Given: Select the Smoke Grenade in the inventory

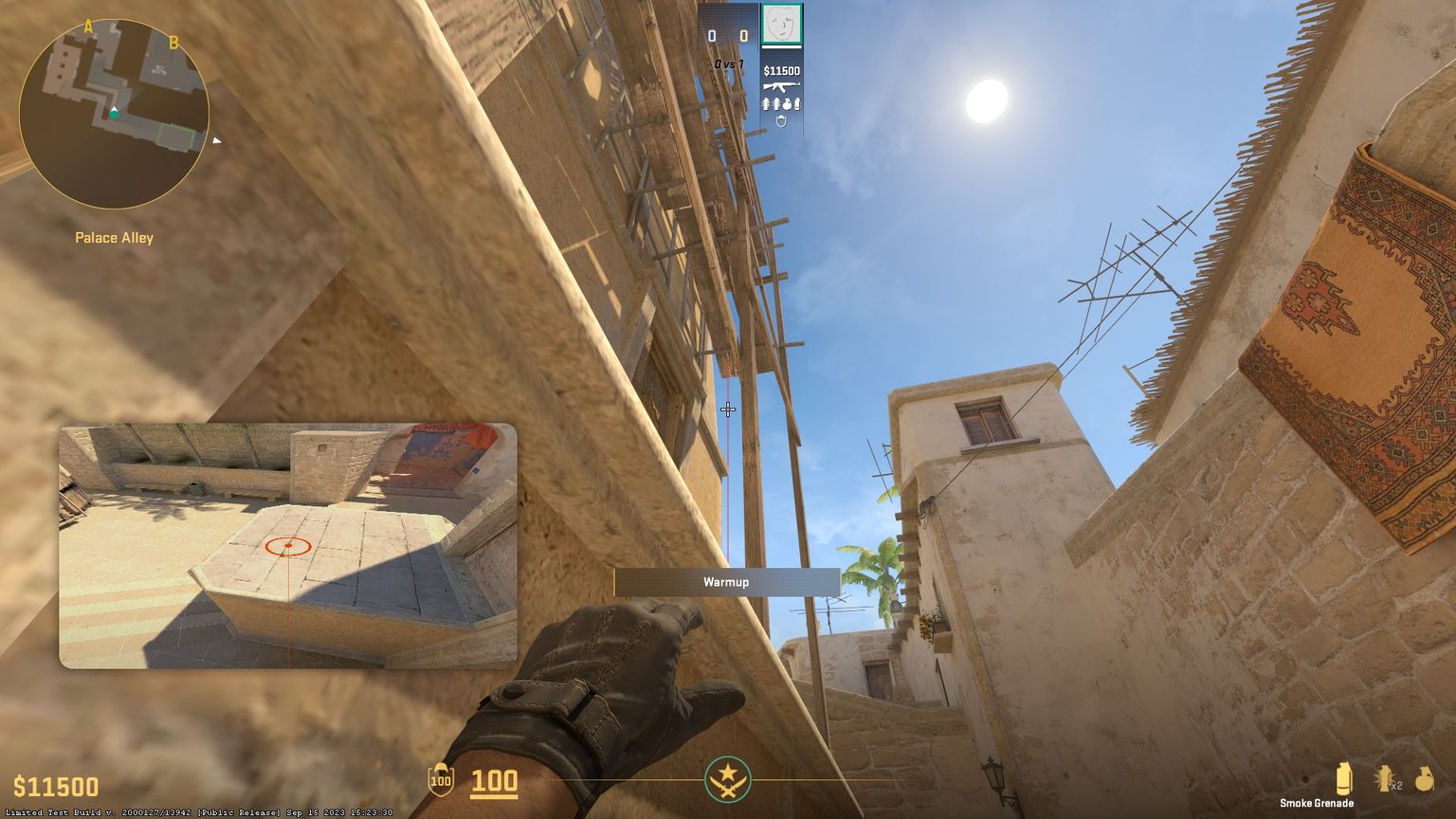Looking at the screenshot, I should click(x=1344, y=779).
